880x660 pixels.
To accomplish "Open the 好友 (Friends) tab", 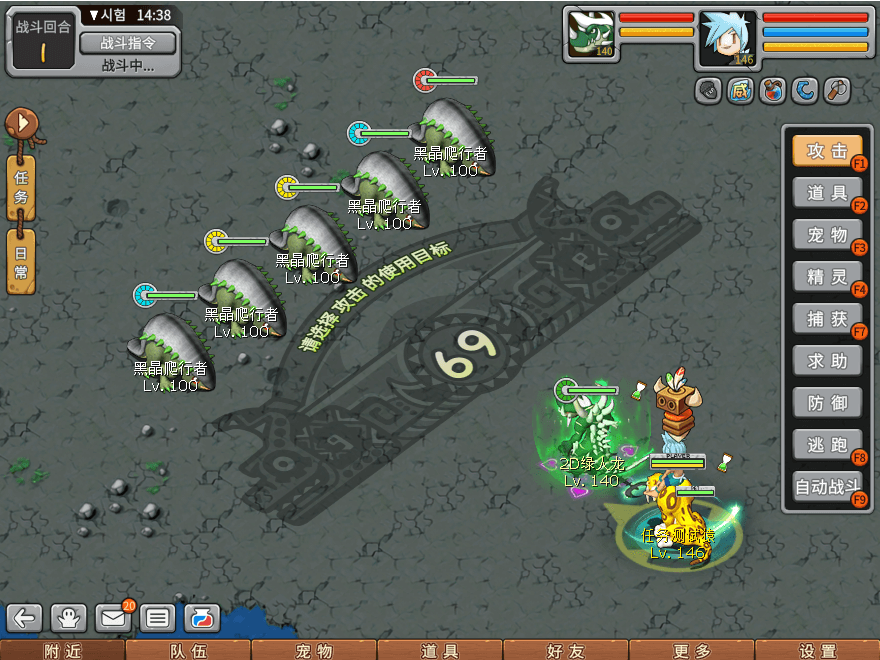I will (566, 651).
